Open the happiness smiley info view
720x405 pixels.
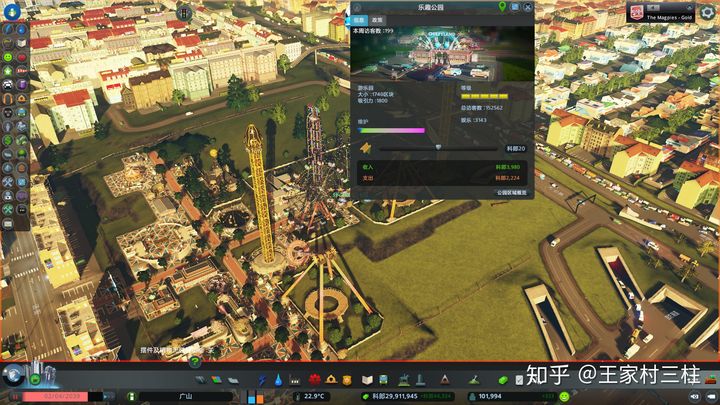8,58
